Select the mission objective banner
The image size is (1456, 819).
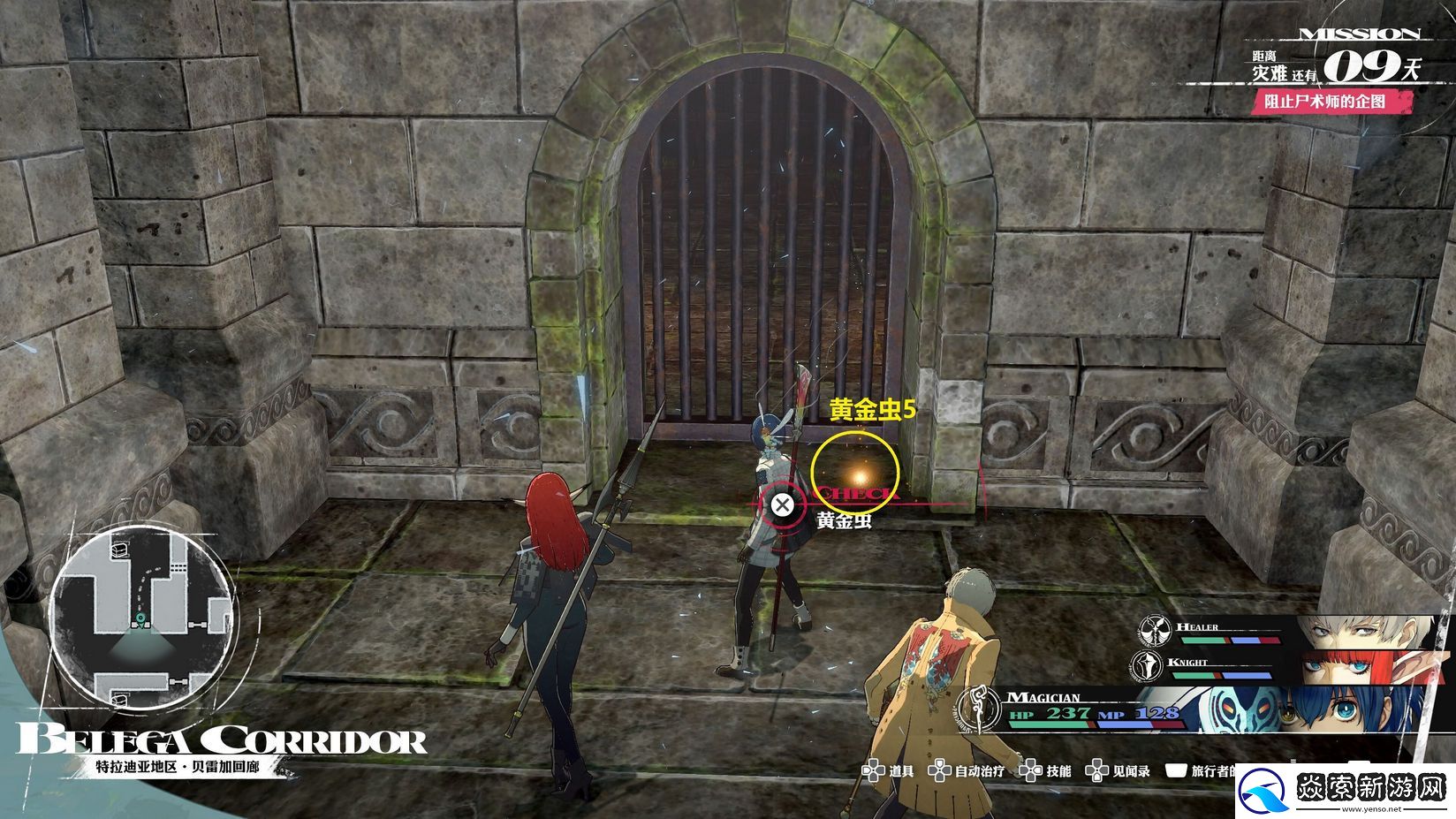click(x=1332, y=101)
